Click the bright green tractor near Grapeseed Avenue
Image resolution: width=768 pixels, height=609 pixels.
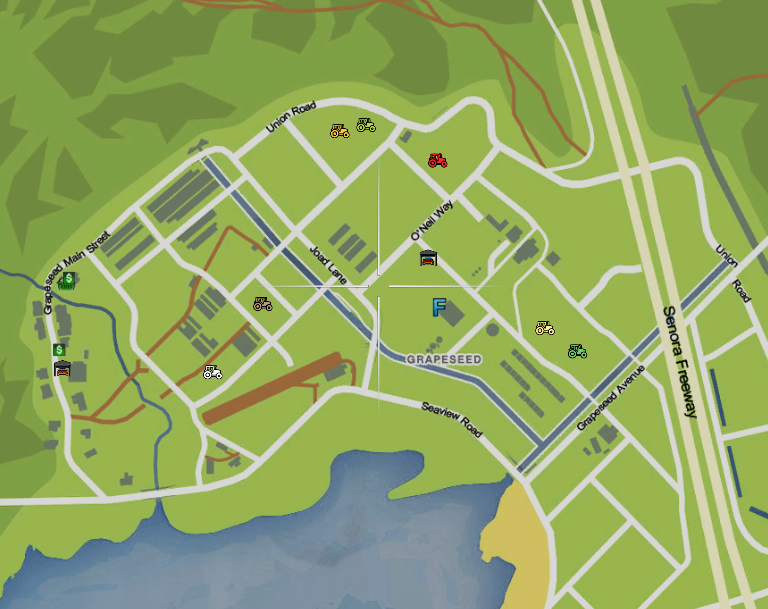pyautogui.click(x=577, y=351)
